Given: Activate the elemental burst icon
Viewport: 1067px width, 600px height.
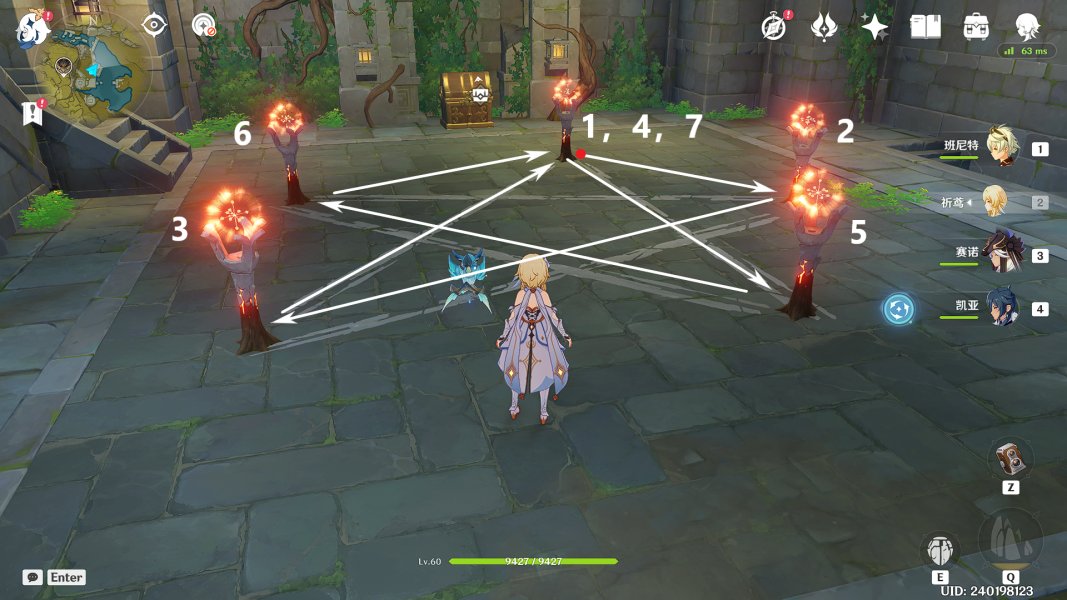Looking at the screenshot, I should (x=1010, y=541).
